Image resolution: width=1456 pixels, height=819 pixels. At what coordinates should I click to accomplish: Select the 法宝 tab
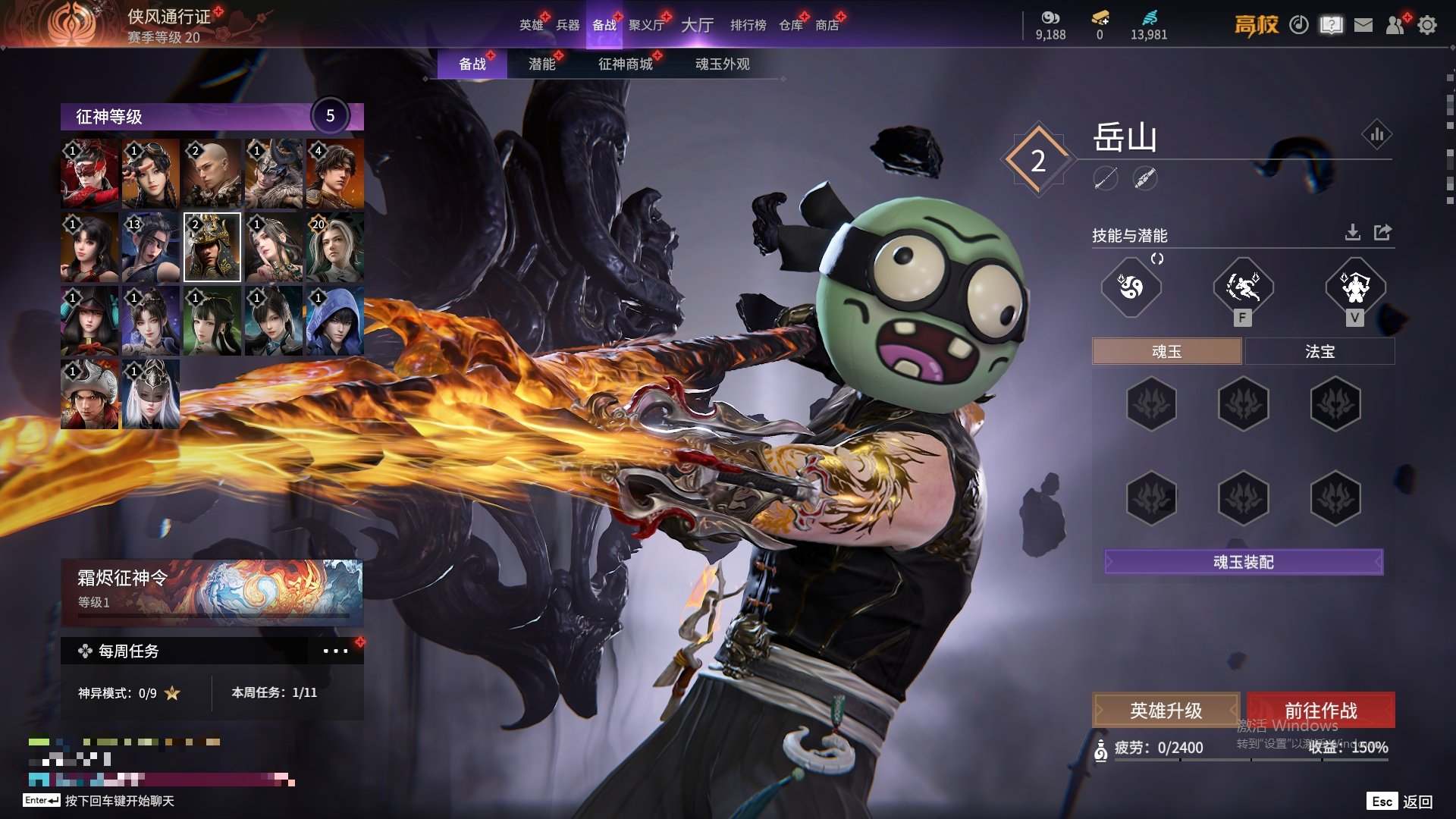(1319, 352)
